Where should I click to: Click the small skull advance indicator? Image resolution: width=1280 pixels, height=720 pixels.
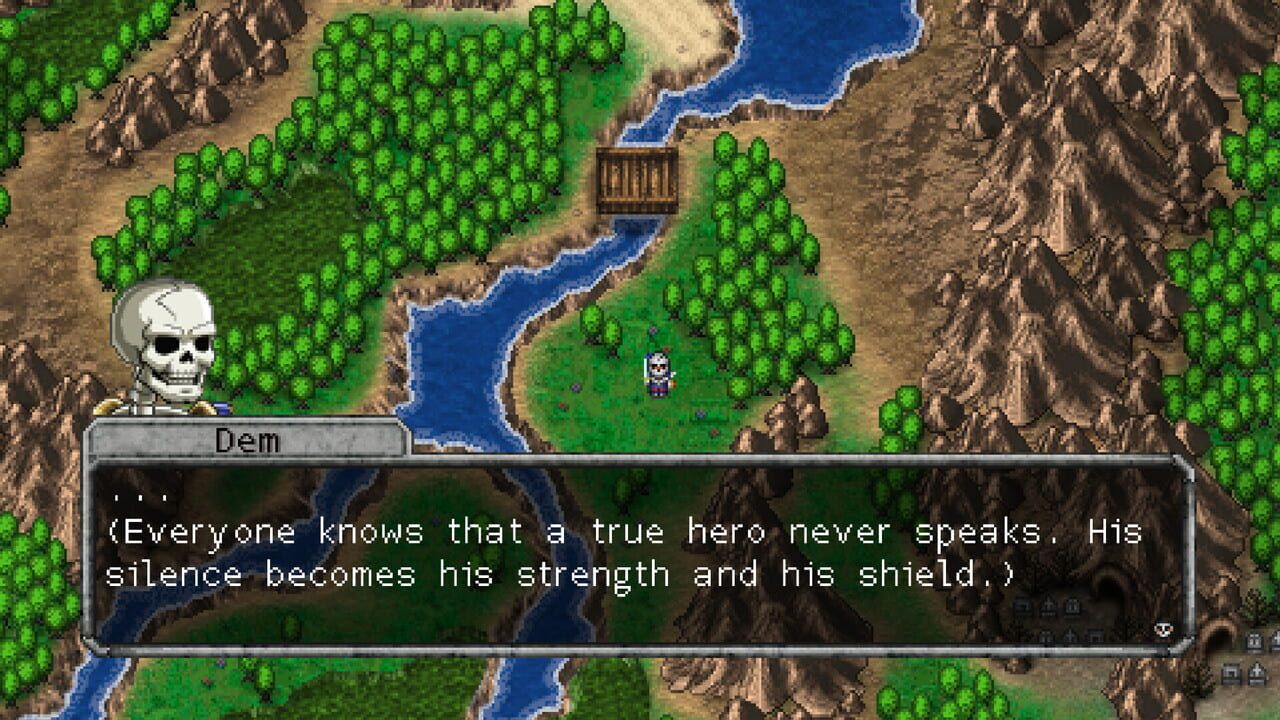coord(1163,629)
